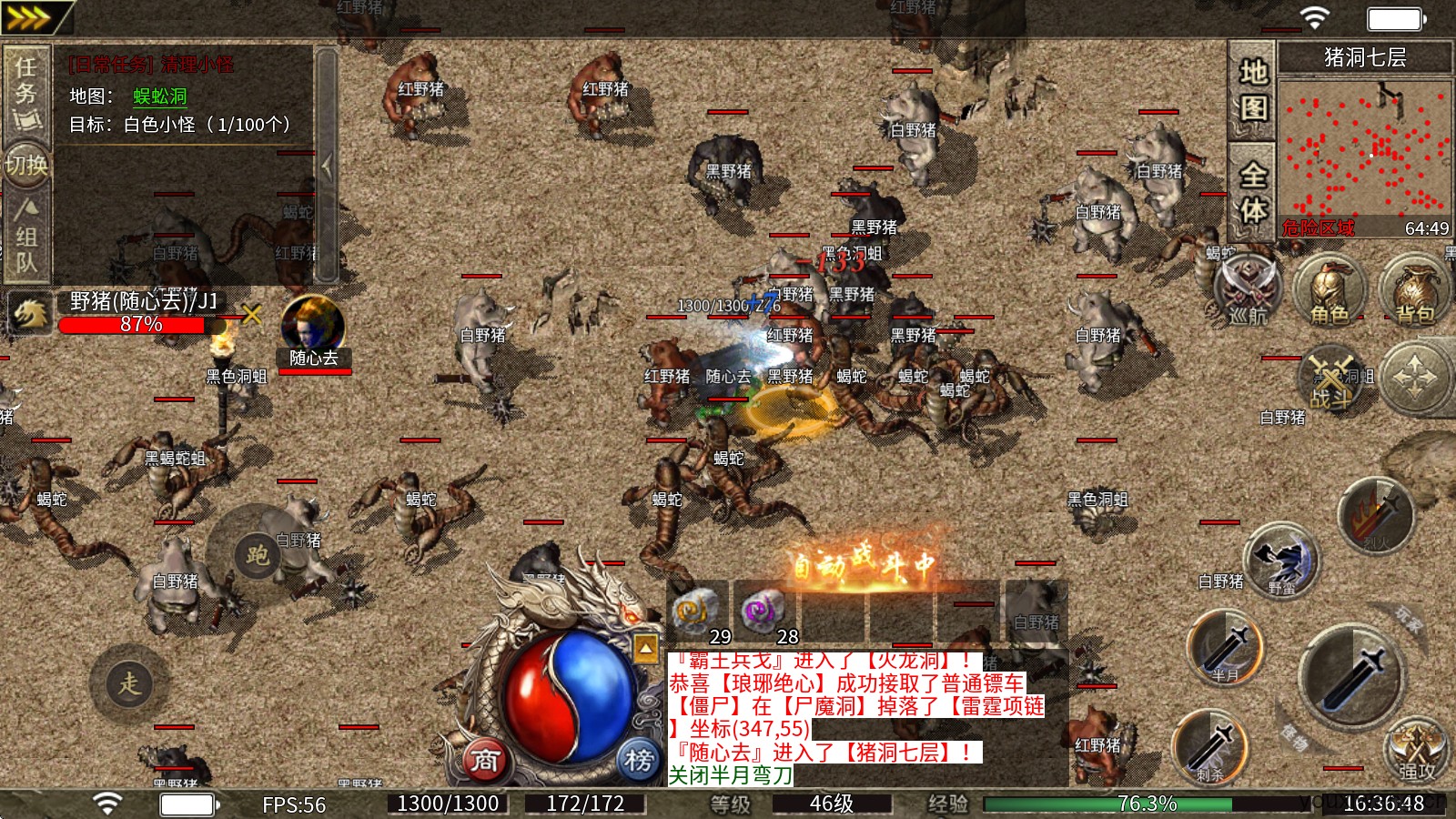Screen dimensions: 1456x819
Task: Toggle the 战斗 auto-combat button
Action: coord(1331,379)
